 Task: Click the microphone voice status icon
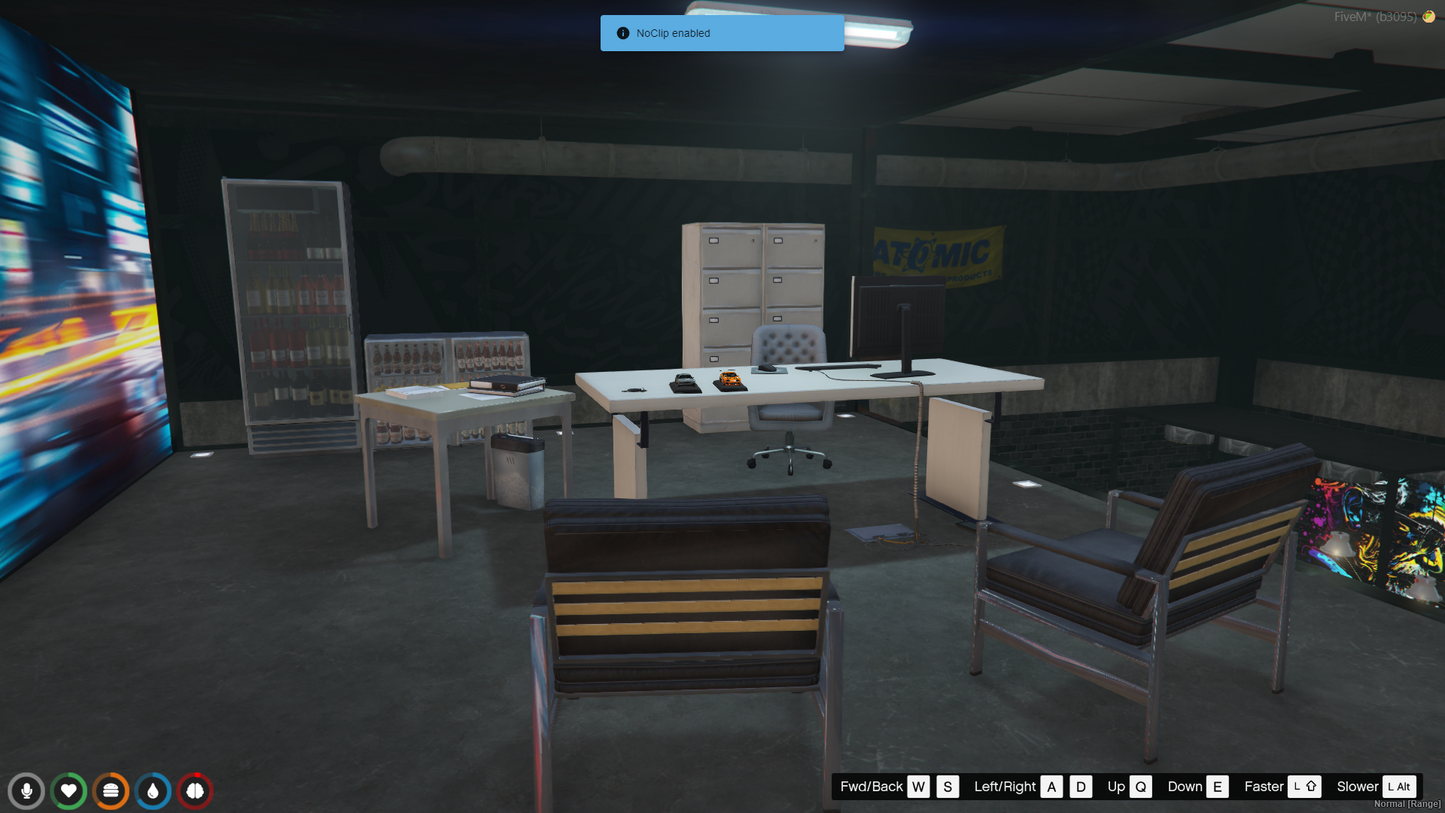point(27,791)
